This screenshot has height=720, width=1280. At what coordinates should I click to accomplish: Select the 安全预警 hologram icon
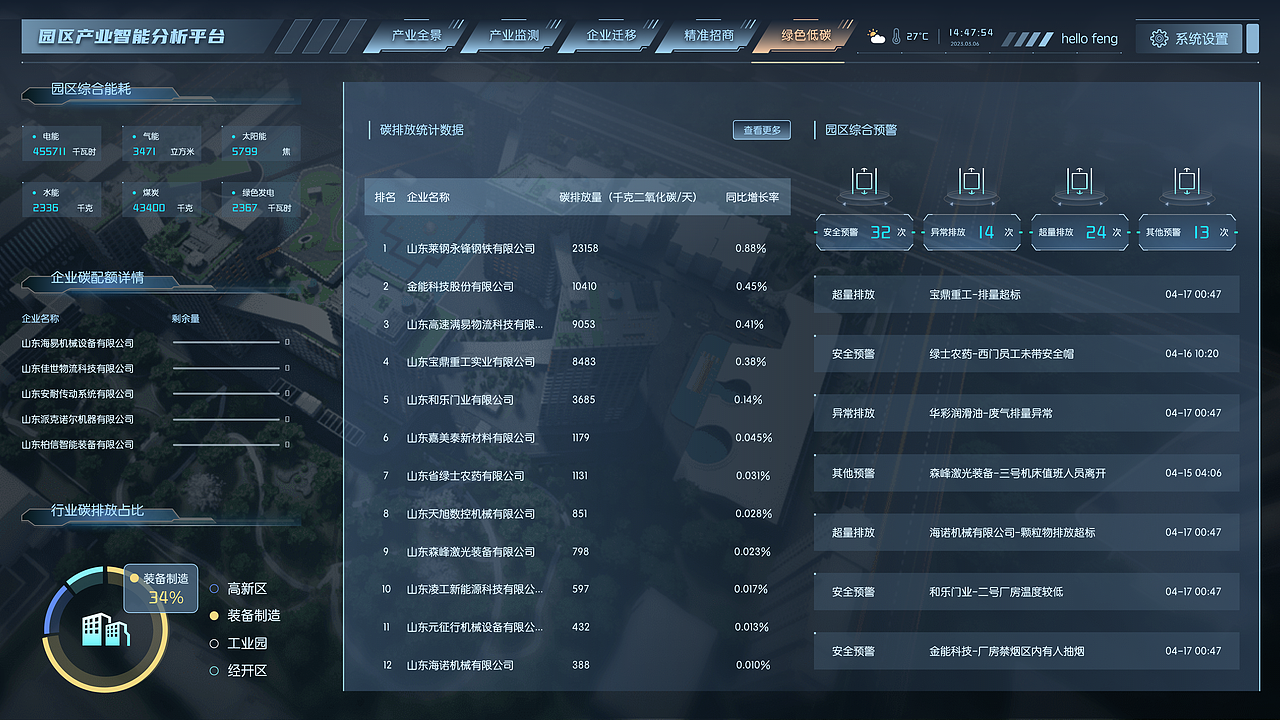[862, 183]
